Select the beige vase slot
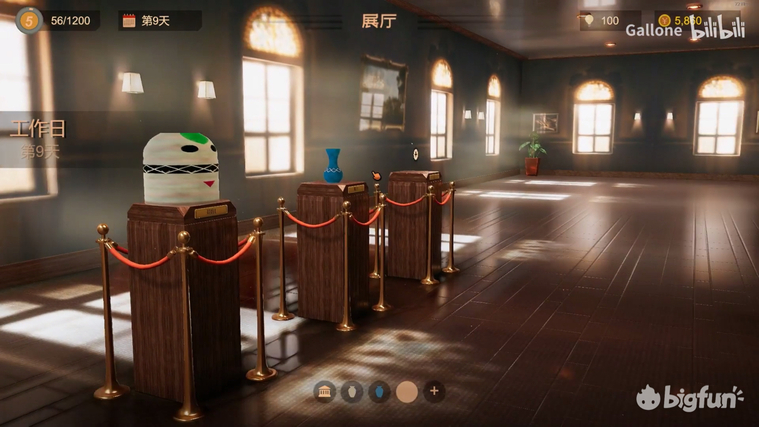 pos(351,391)
